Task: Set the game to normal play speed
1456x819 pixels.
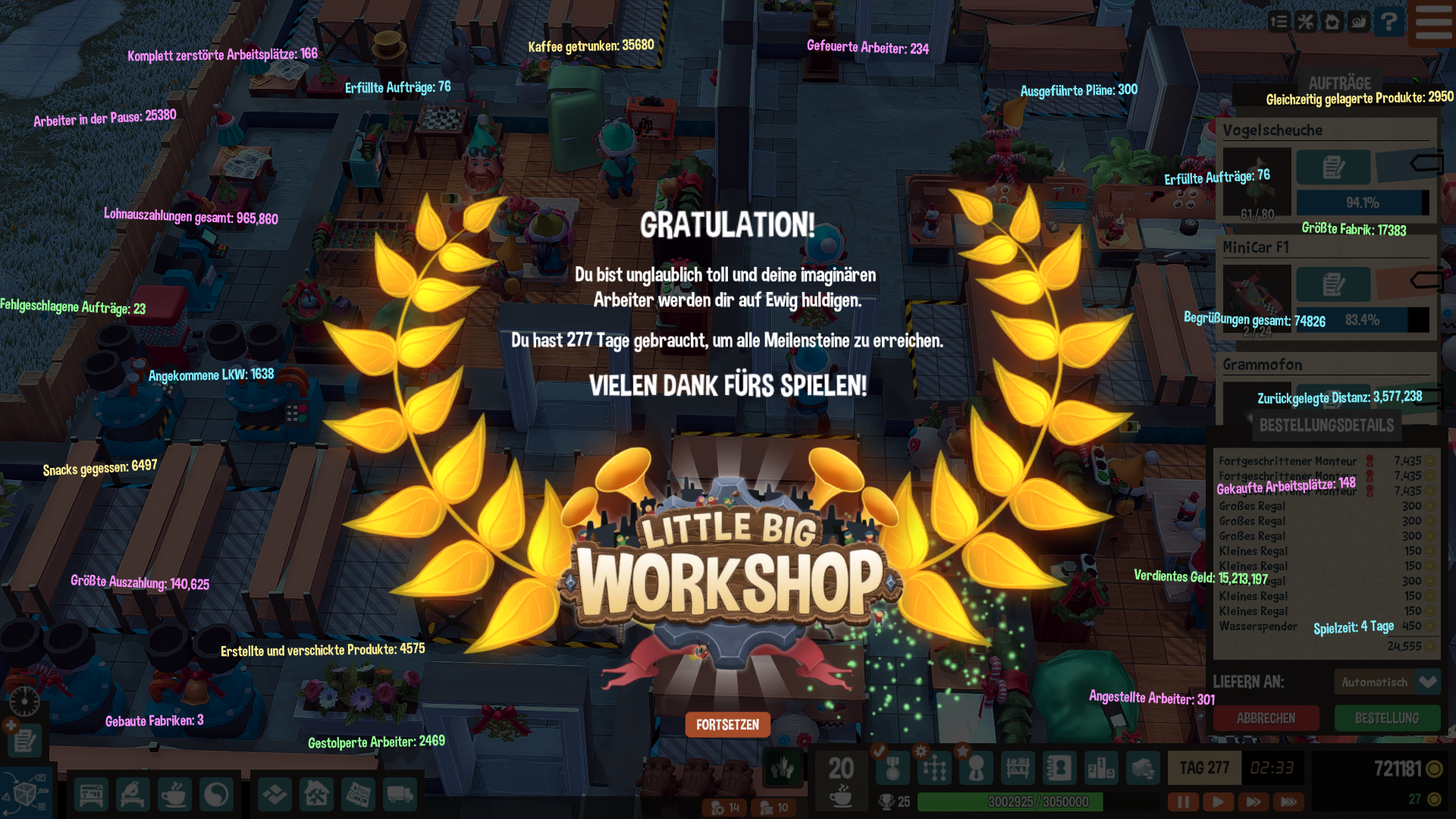Action: click(1218, 801)
